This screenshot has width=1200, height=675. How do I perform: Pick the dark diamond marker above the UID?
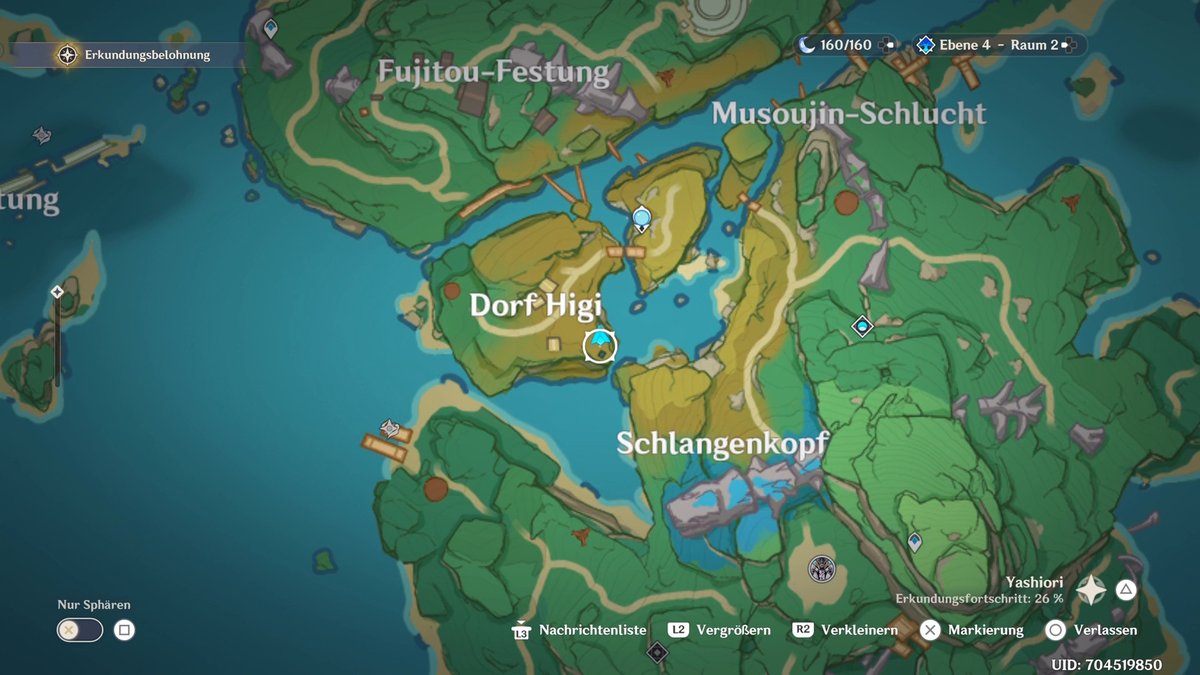click(x=656, y=653)
